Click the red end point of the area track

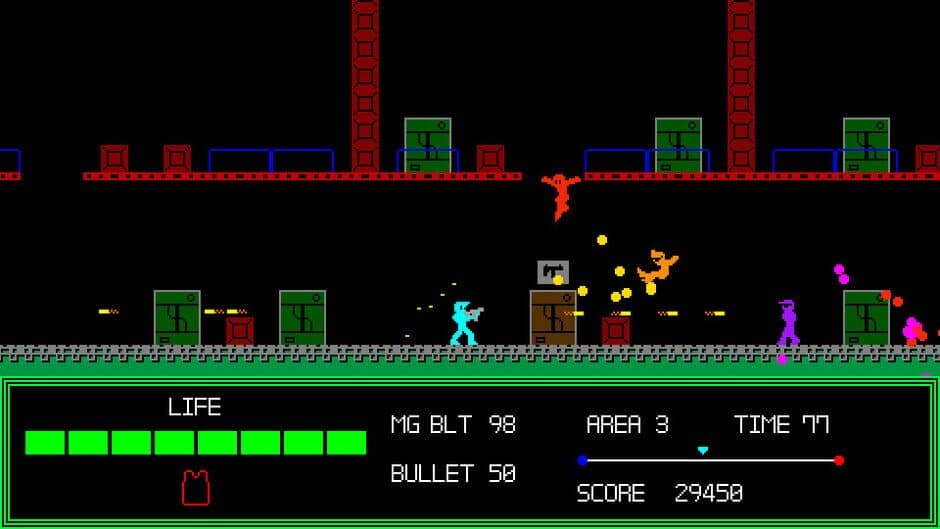point(838,461)
